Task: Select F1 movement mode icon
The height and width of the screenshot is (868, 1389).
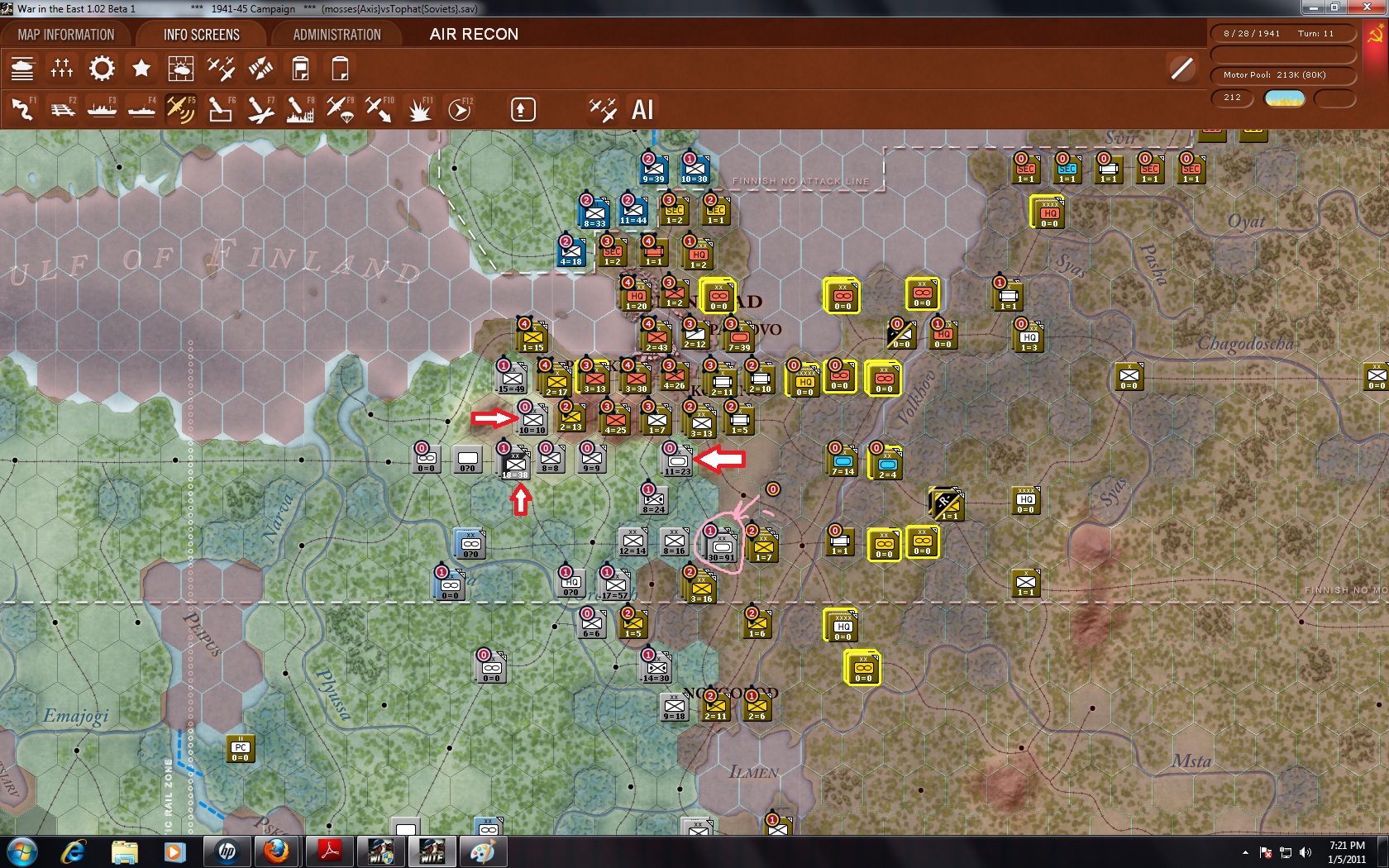Action: point(22,108)
